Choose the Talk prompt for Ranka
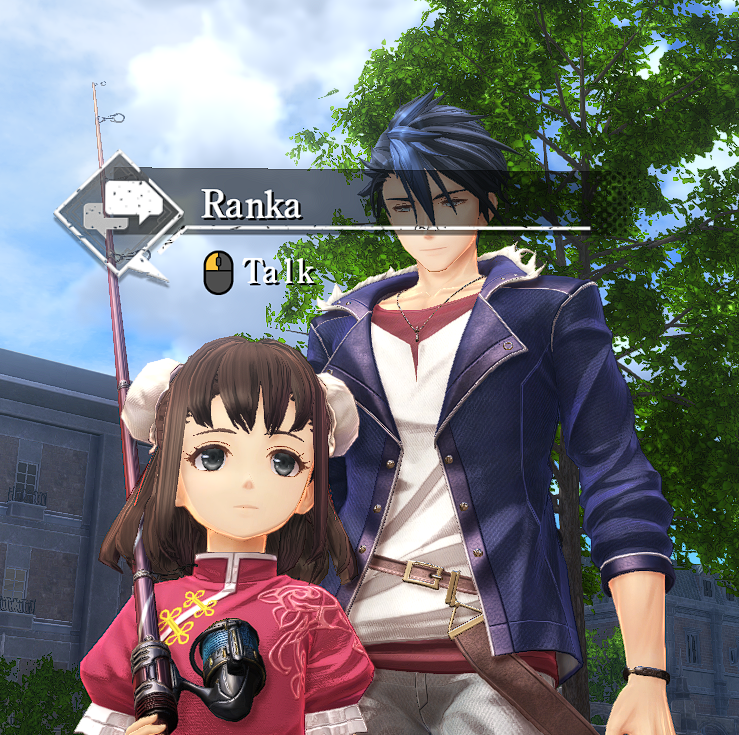Viewport: 739px width, 735px height. (262, 272)
